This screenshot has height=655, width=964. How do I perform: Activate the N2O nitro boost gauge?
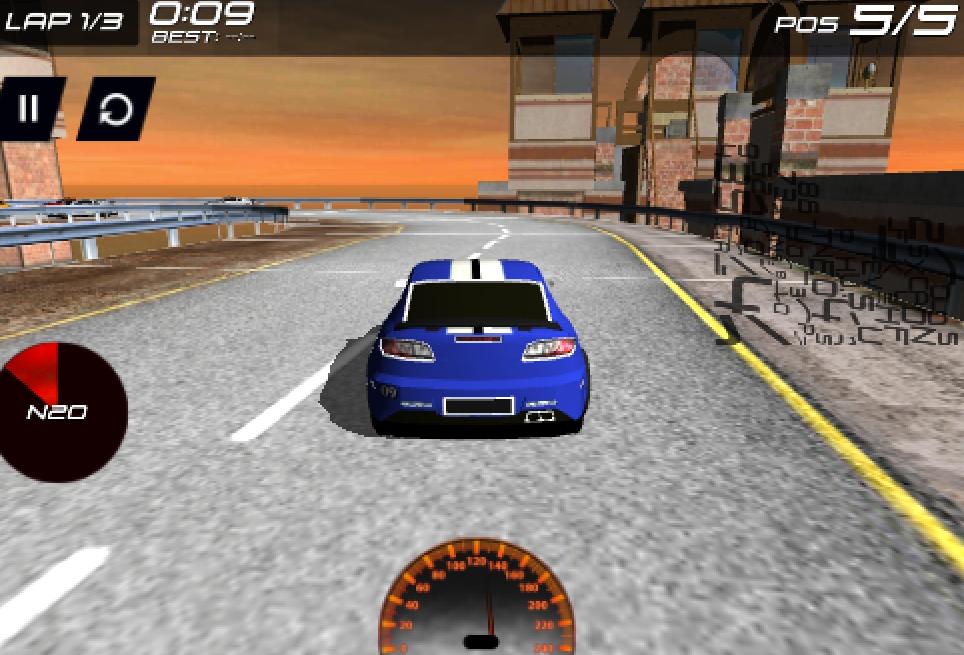pos(60,410)
